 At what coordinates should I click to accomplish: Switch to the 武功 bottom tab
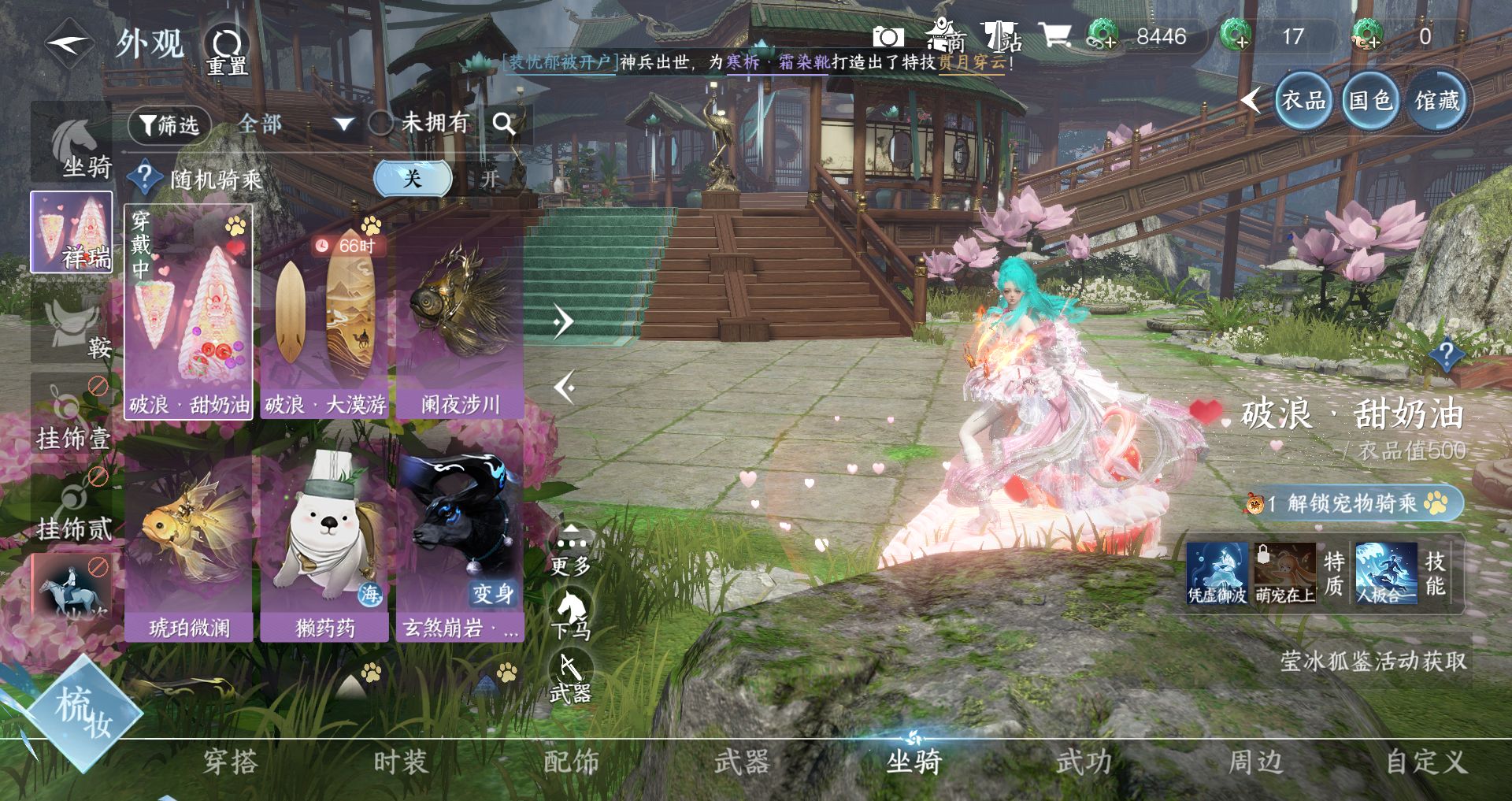(x=1084, y=762)
